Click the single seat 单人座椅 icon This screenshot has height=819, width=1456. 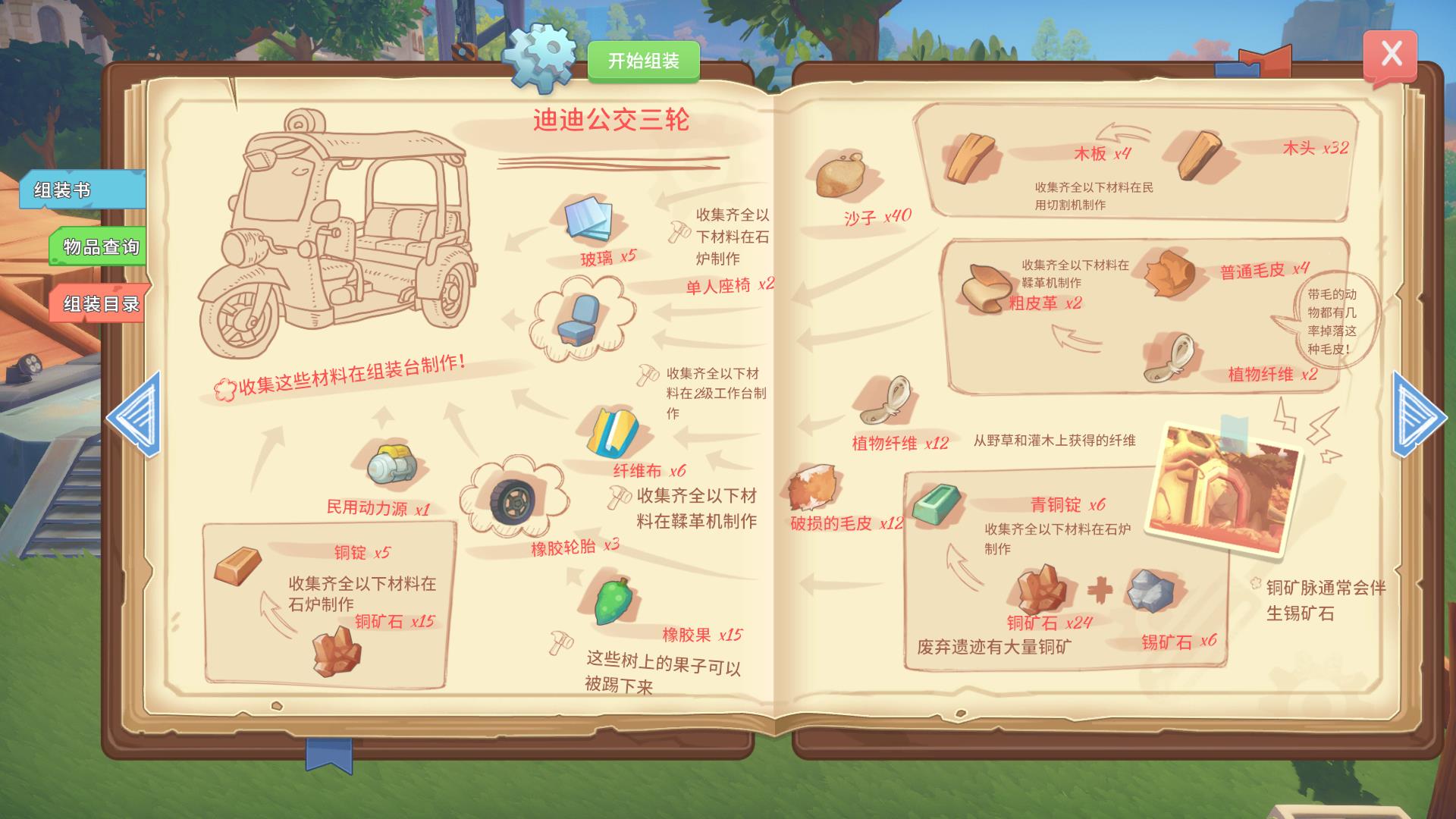pyautogui.click(x=579, y=318)
